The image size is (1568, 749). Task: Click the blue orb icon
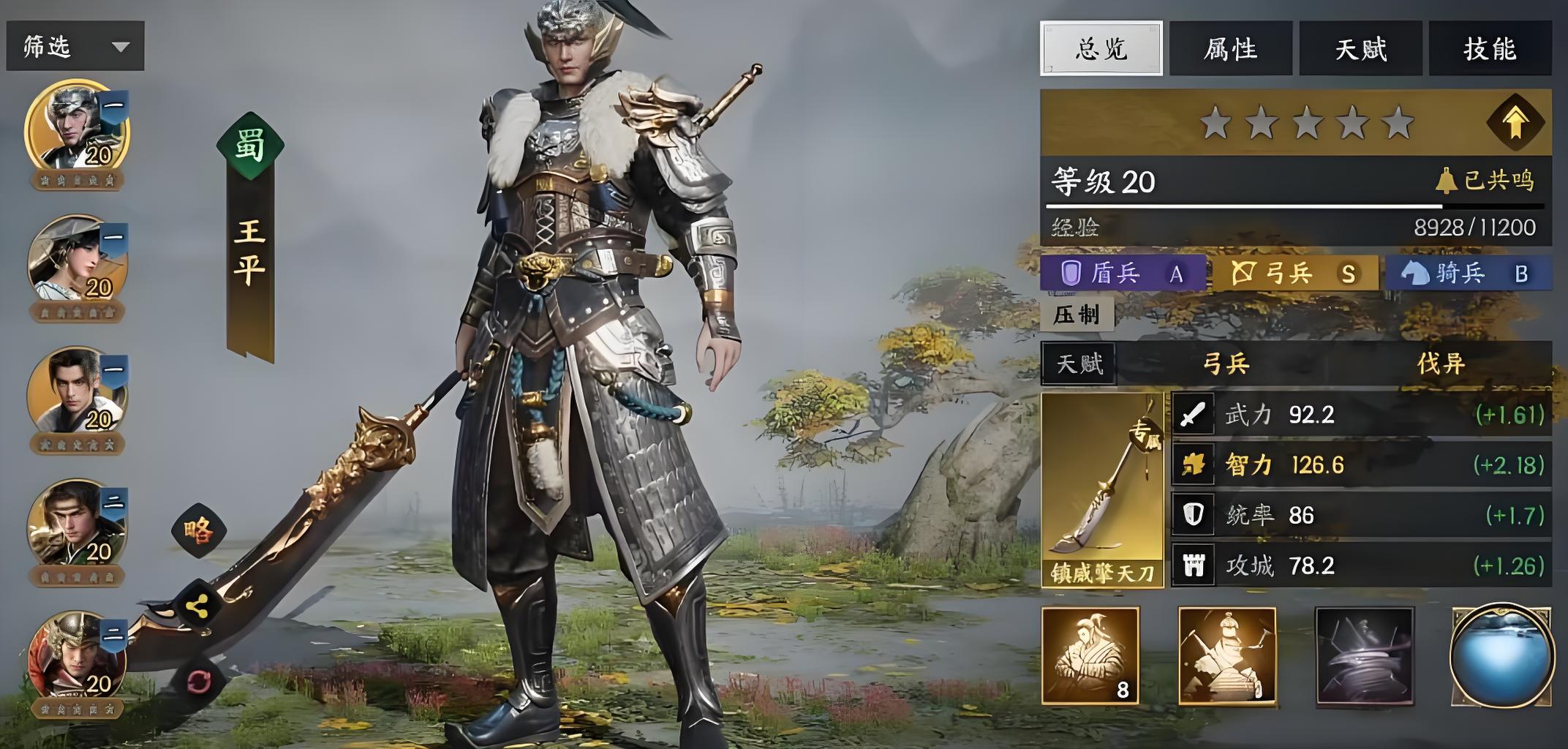[x=1501, y=656]
